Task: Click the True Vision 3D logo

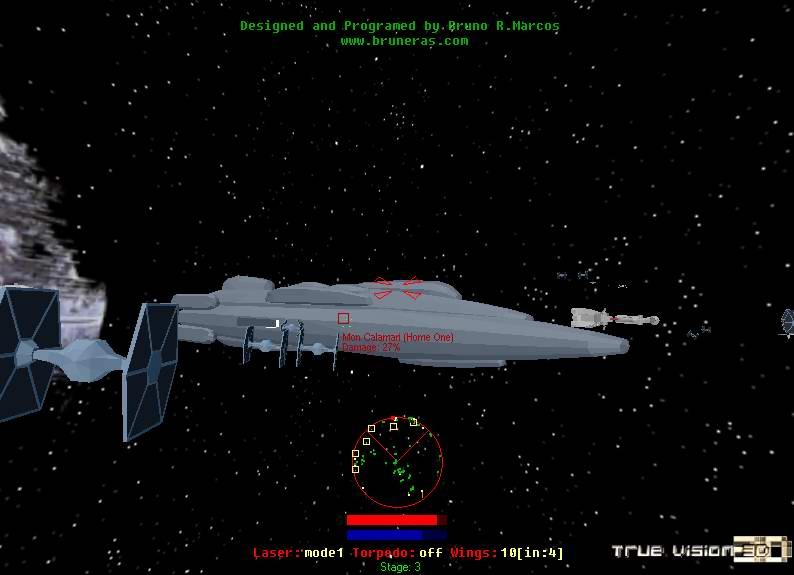Action: [700, 550]
